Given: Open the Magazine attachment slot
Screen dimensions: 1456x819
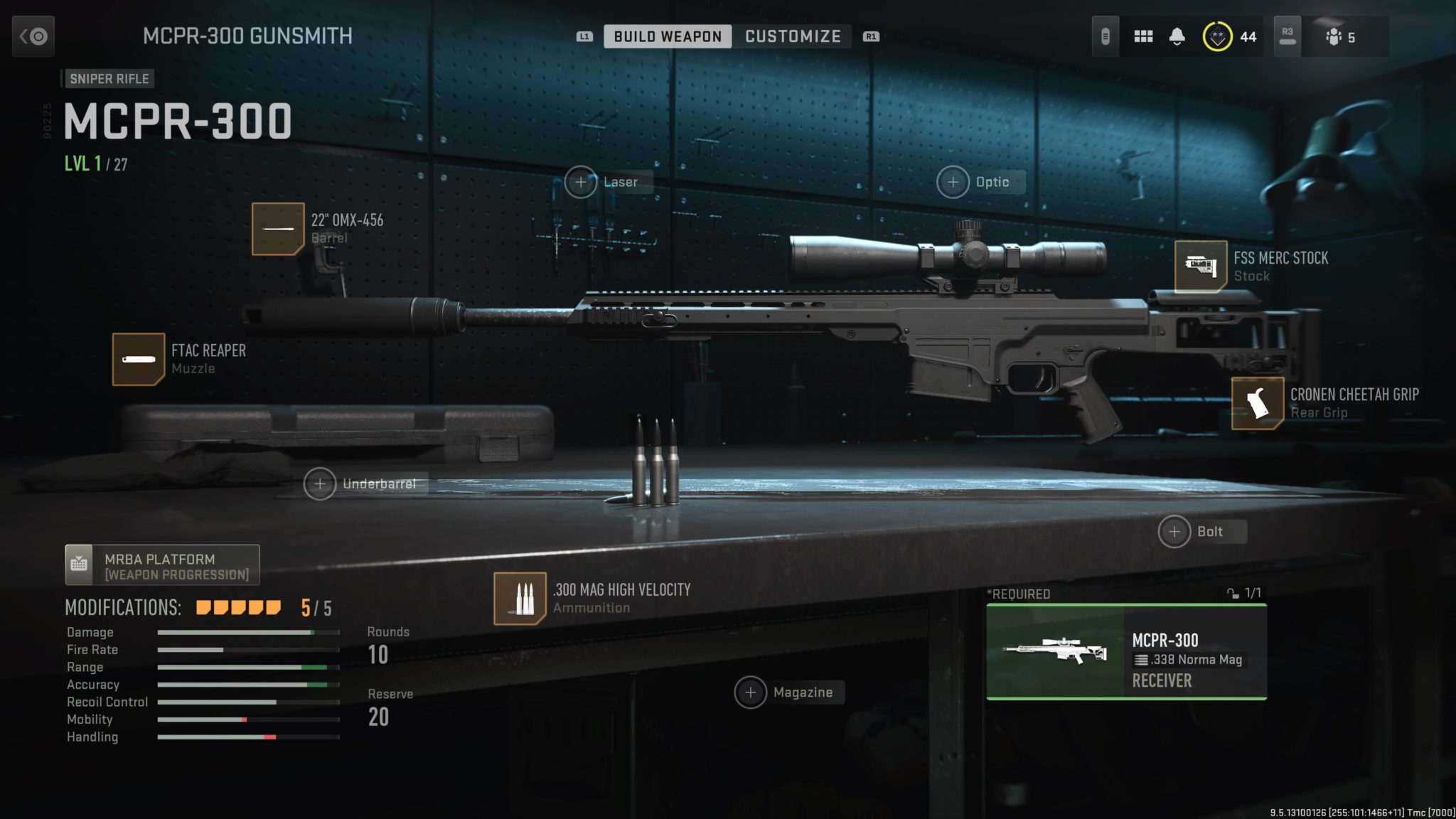Looking at the screenshot, I should coord(751,692).
